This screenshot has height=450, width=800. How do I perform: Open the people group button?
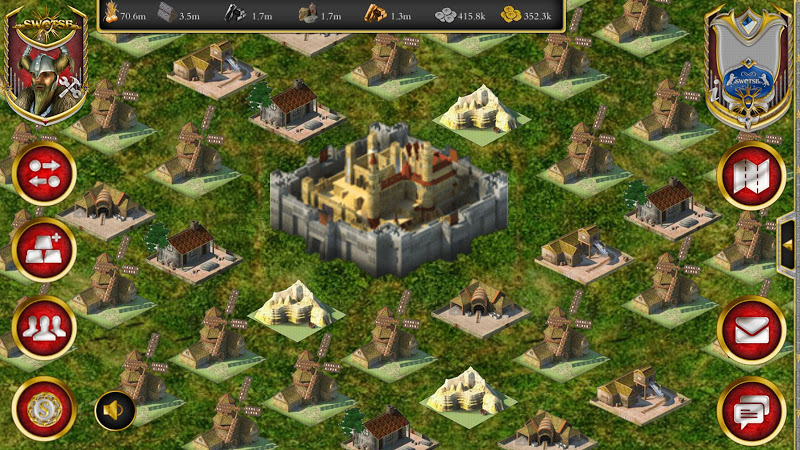[44, 327]
